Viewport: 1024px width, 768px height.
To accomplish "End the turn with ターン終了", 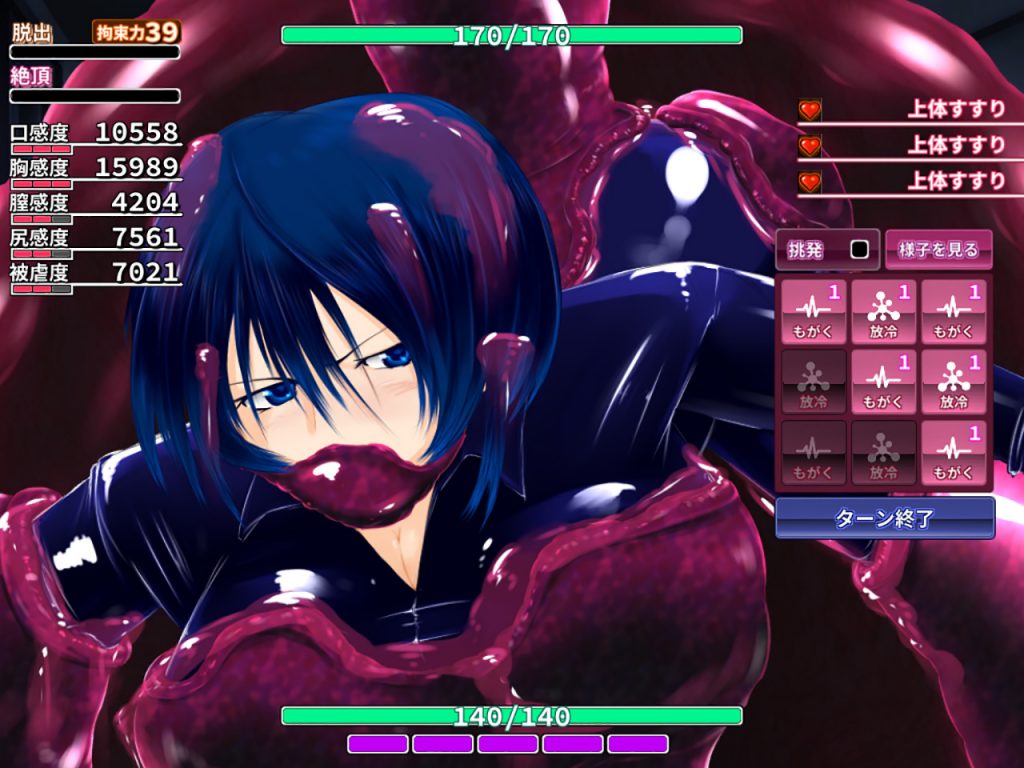I will pos(885,518).
